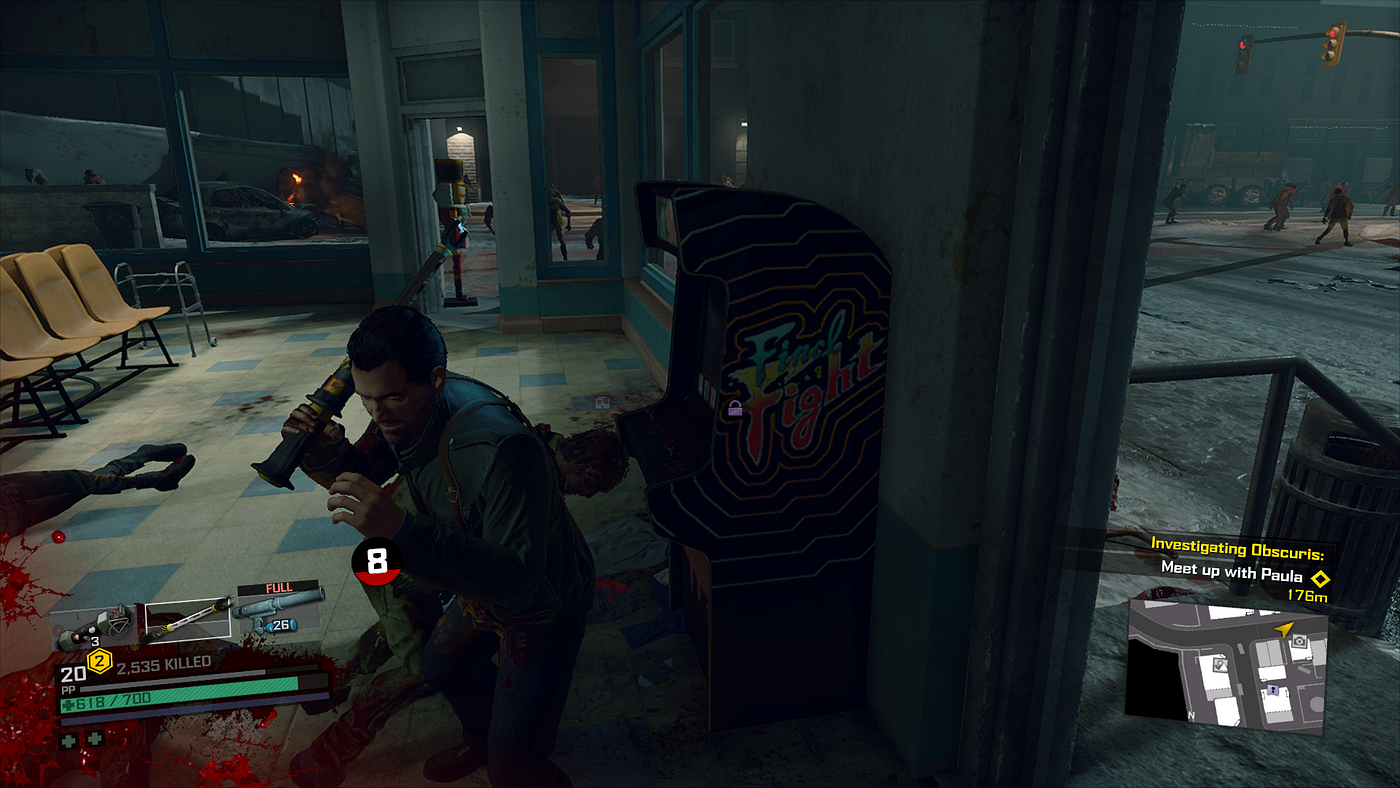Click the yellow hexagon level badge
1400x788 pixels.
tap(99, 660)
